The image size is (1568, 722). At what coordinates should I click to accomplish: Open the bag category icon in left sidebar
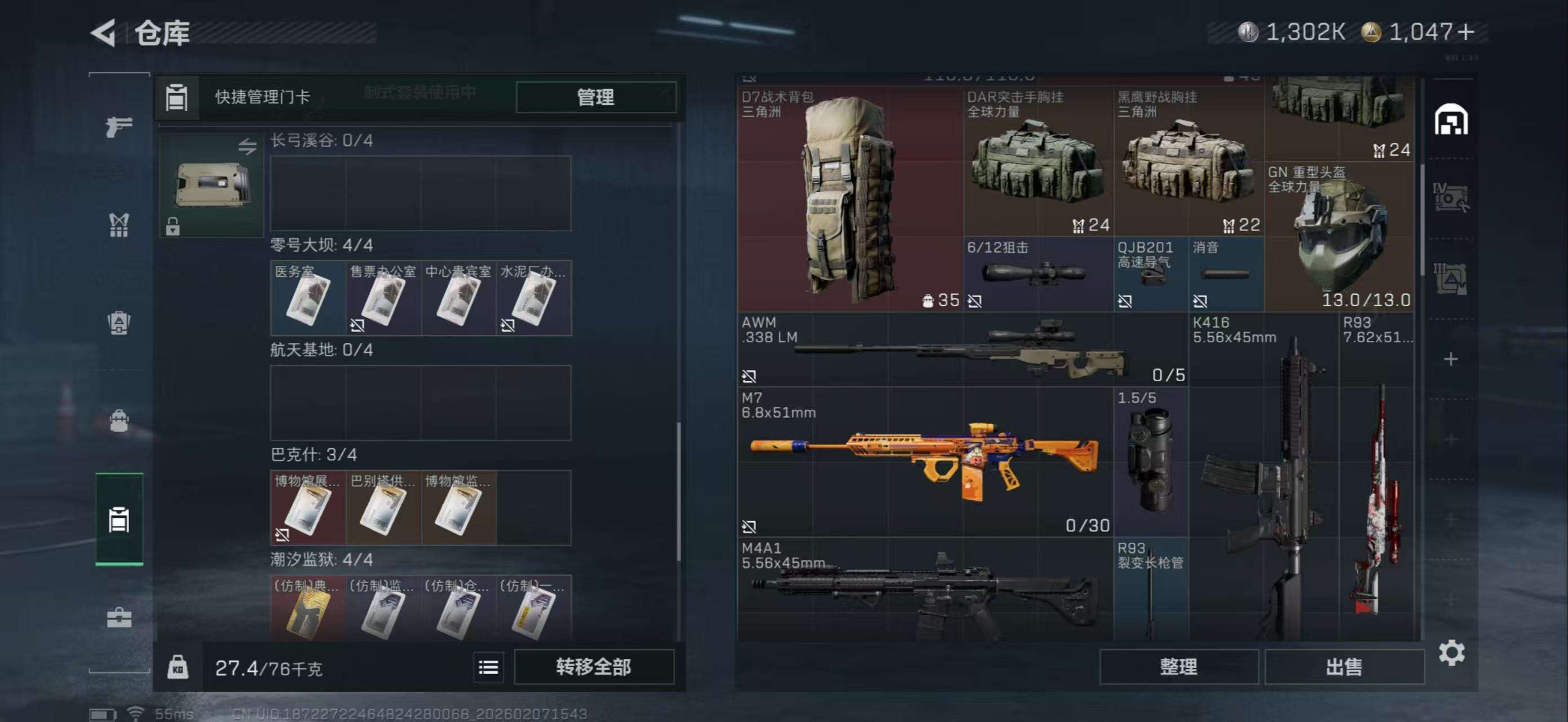(x=120, y=419)
